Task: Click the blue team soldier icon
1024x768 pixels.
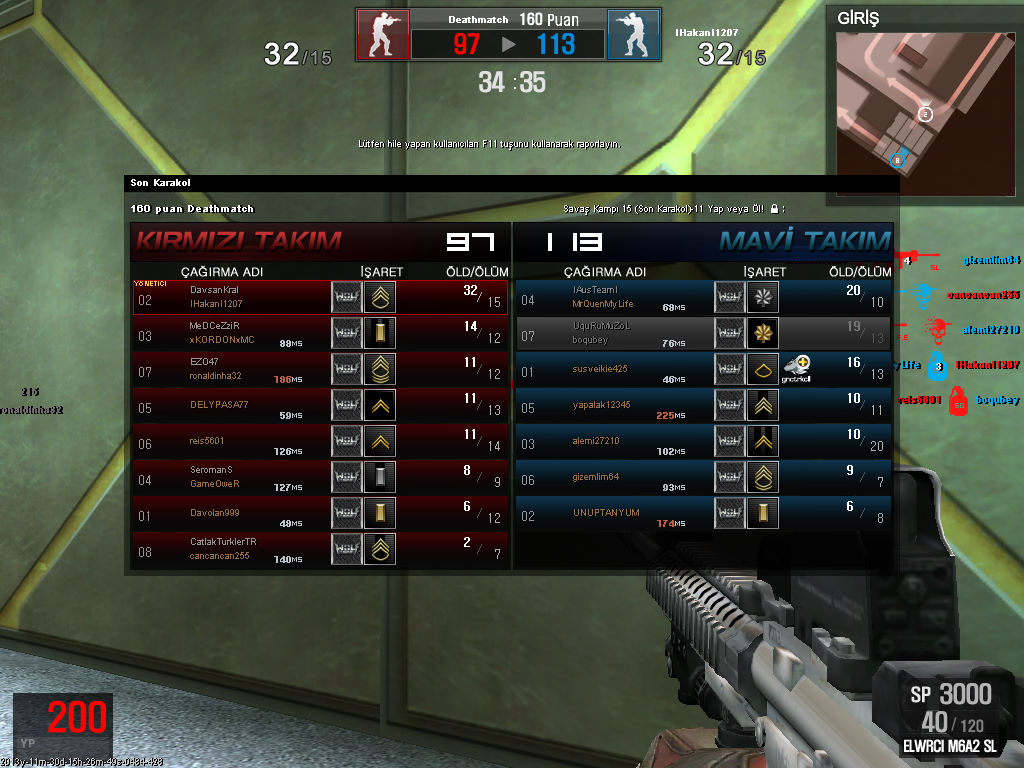Action: tap(634, 35)
